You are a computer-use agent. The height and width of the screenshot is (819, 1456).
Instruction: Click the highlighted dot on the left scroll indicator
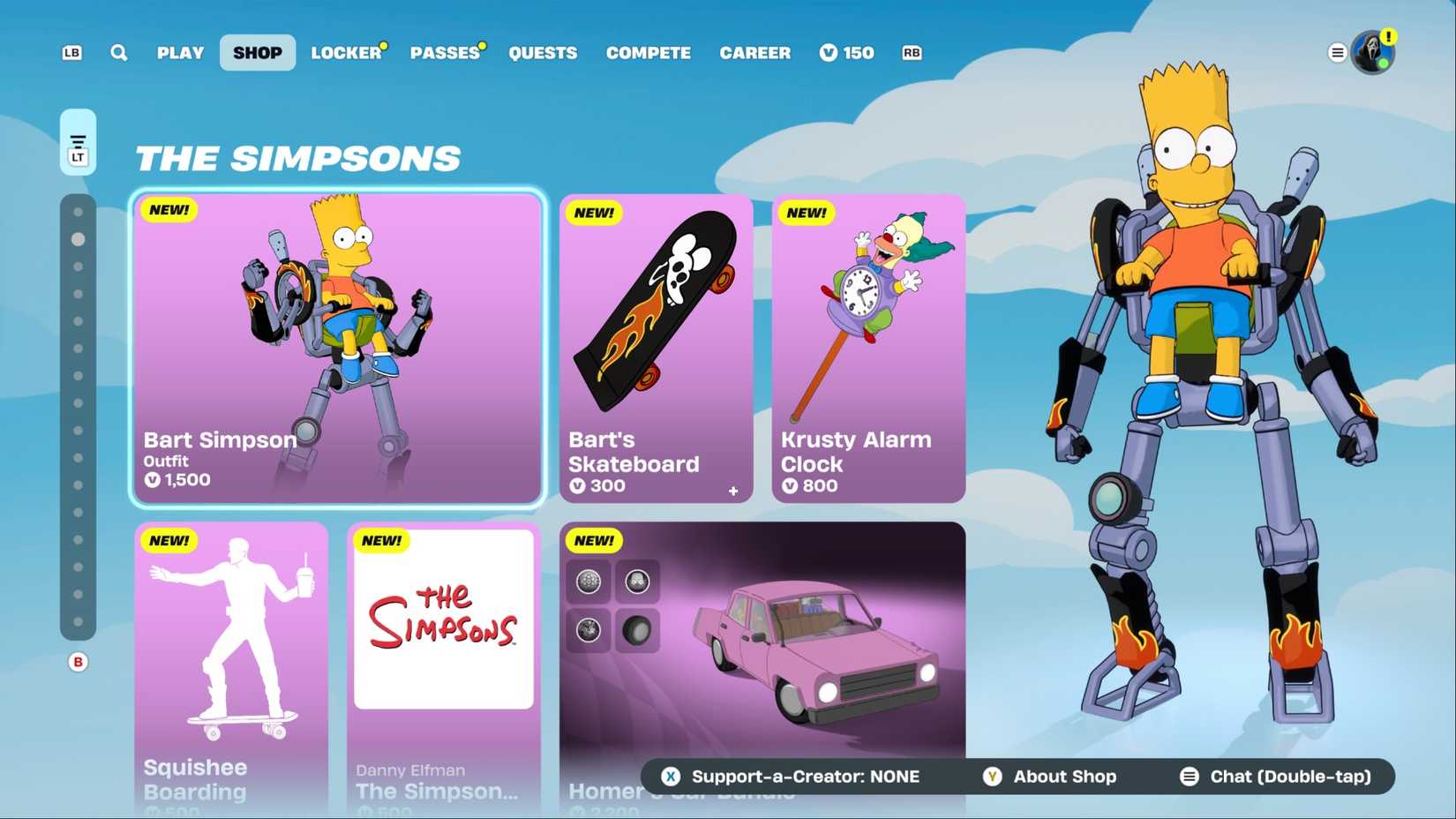click(79, 238)
